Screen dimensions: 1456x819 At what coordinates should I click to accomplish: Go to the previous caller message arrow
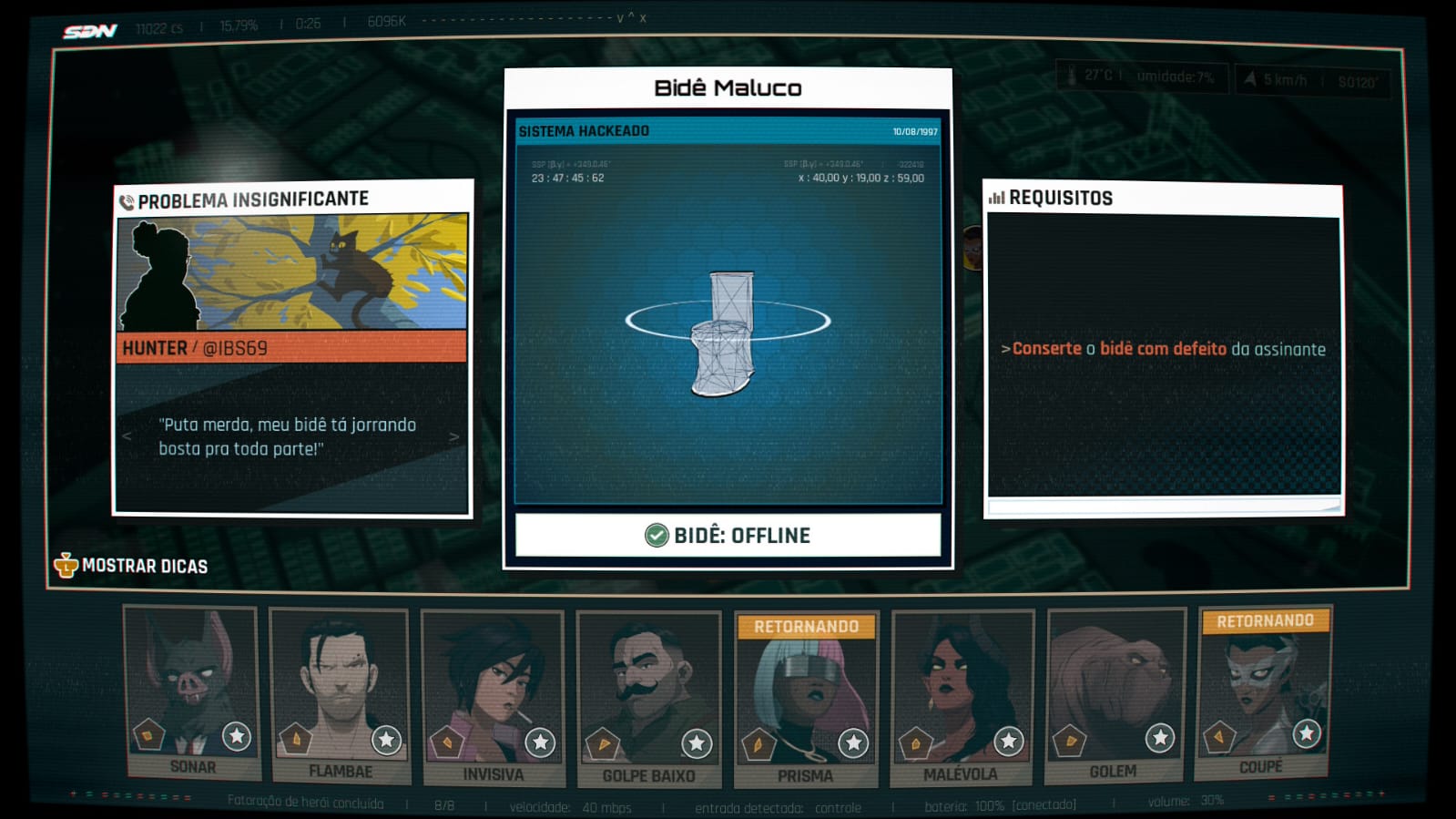pos(127,436)
